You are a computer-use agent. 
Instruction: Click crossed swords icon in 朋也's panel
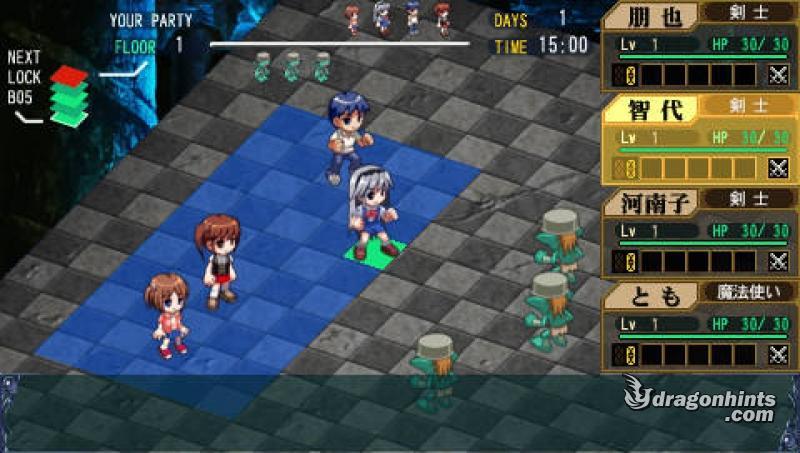[x=777, y=74]
